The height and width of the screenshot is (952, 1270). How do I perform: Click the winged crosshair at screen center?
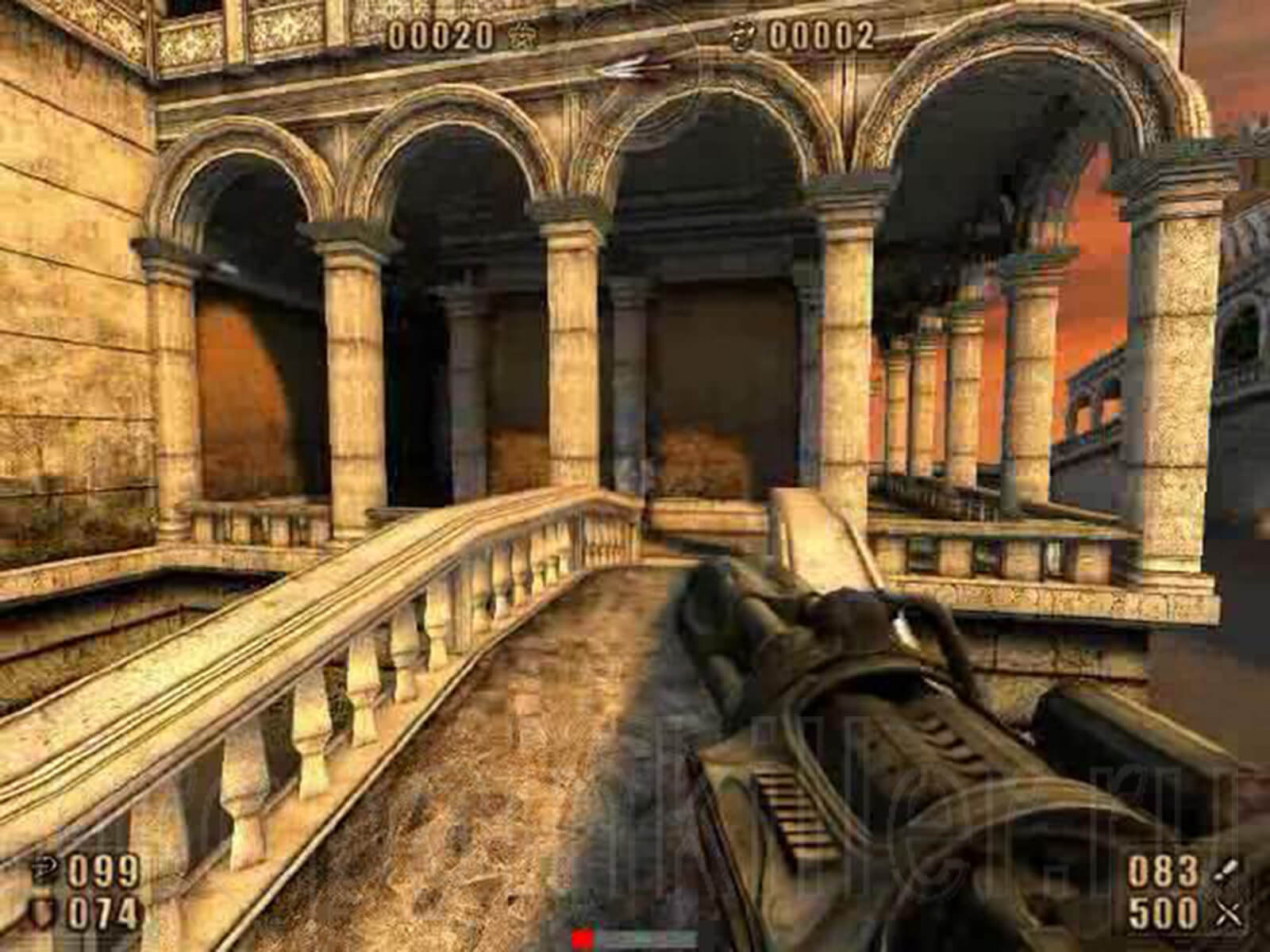pyautogui.click(x=635, y=67)
